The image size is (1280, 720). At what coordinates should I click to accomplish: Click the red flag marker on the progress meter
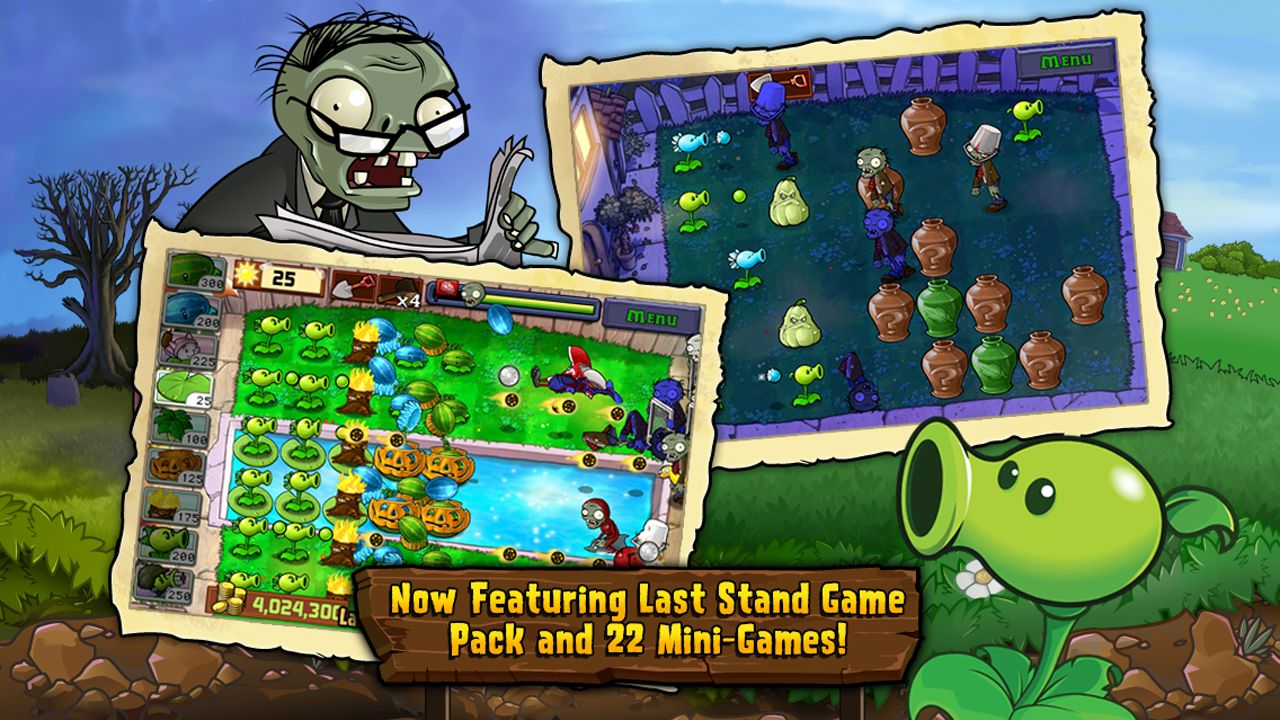click(447, 288)
